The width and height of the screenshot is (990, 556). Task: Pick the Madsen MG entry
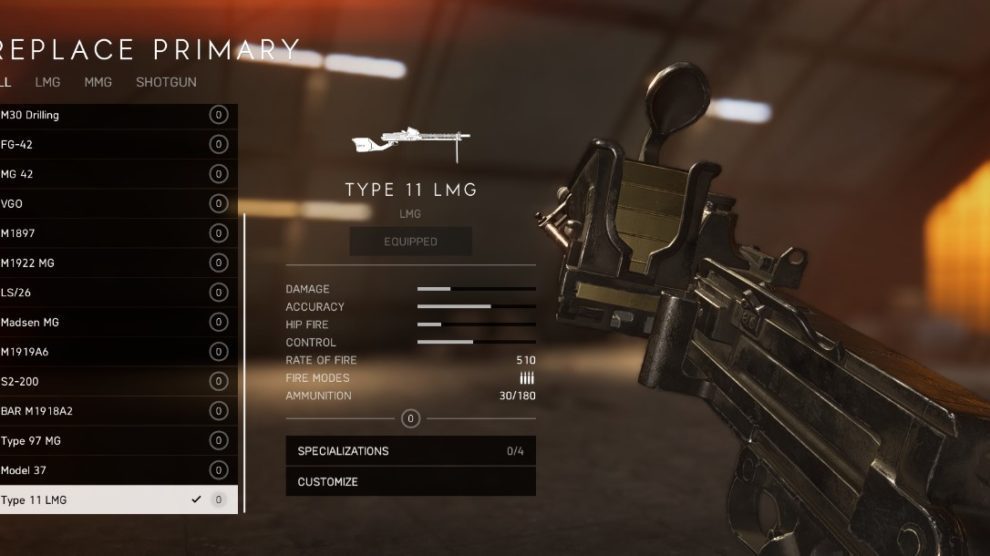click(x=110, y=322)
